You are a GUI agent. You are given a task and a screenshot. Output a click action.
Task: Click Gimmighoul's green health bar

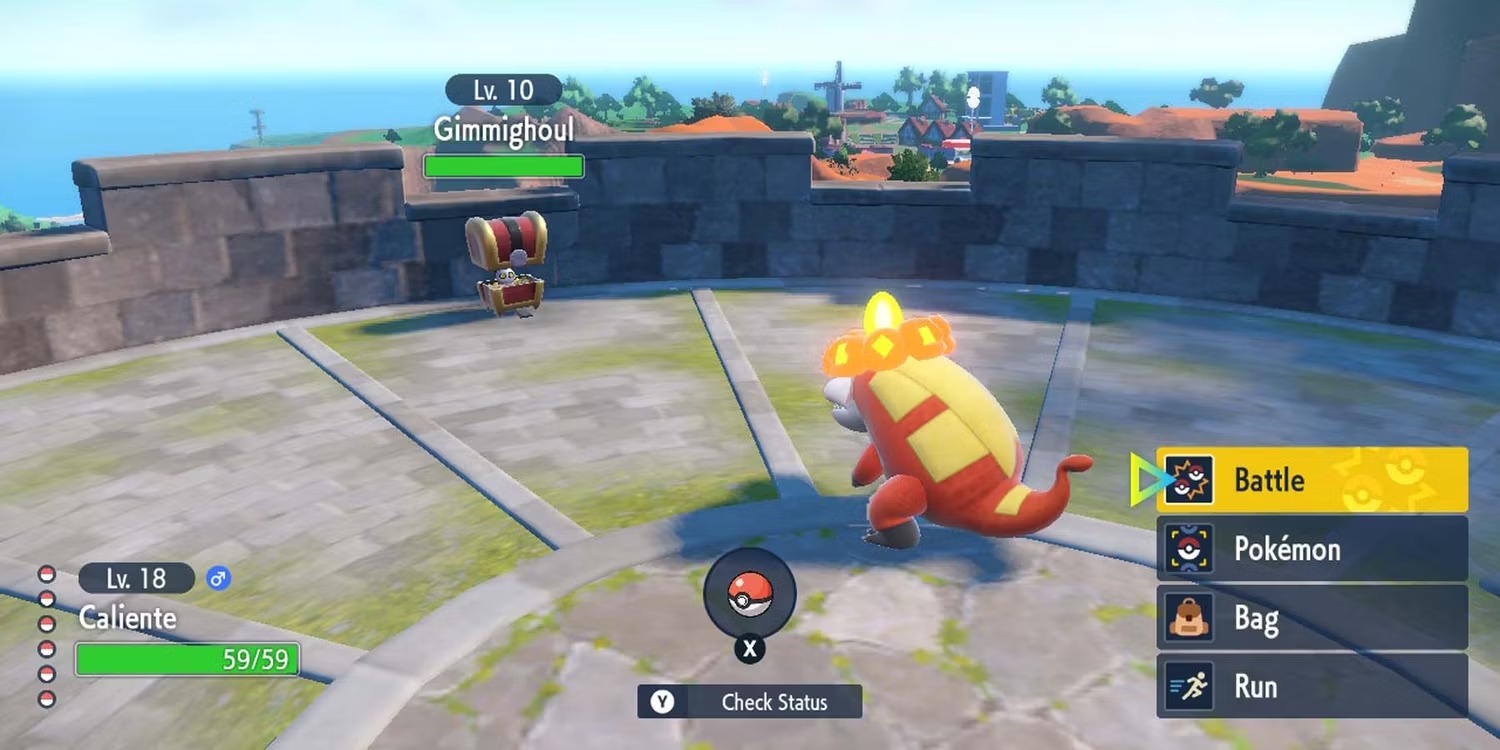point(503,165)
